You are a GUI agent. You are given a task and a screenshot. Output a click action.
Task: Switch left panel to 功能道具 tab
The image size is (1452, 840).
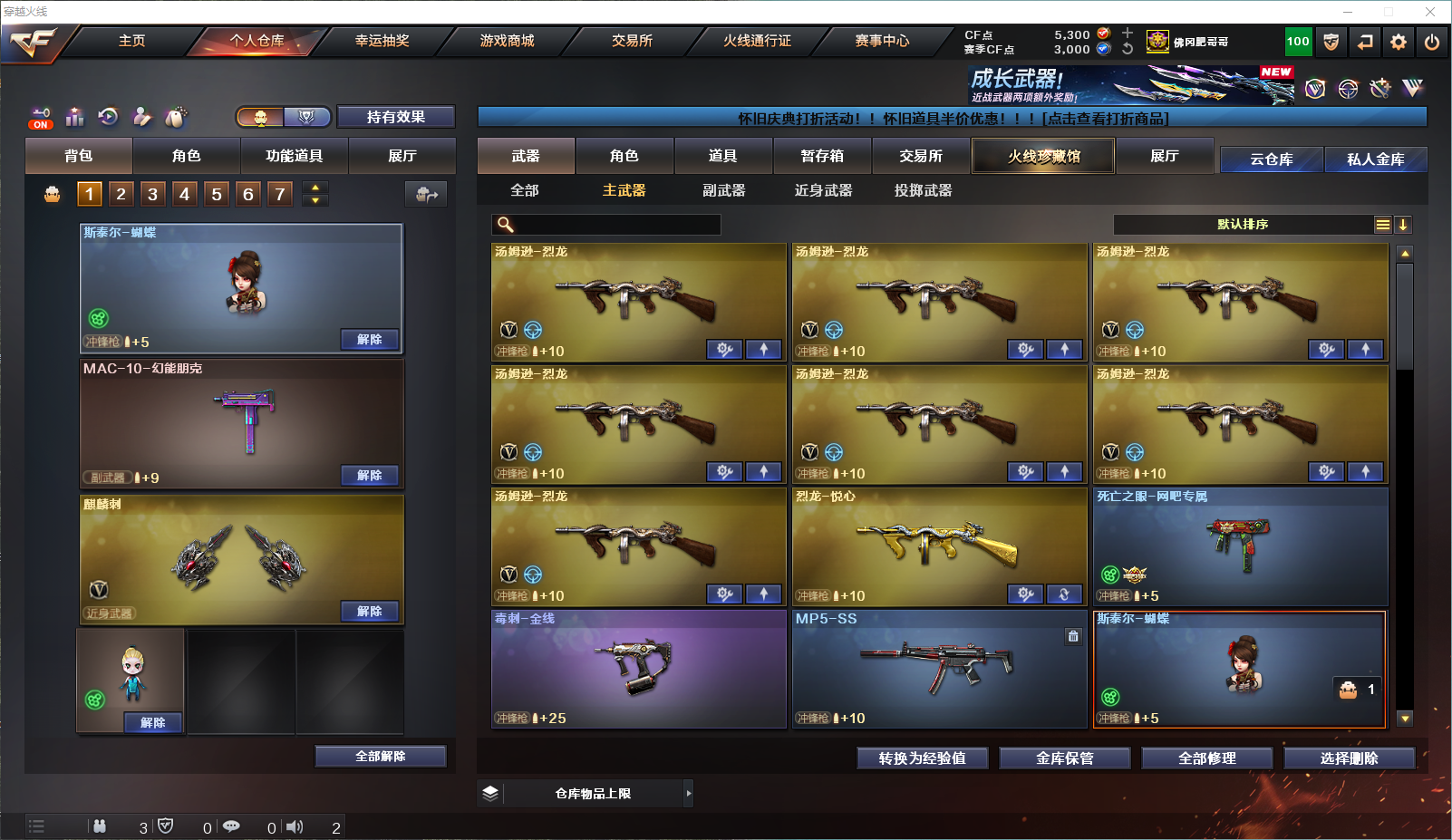pyautogui.click(x=294, y=156)
